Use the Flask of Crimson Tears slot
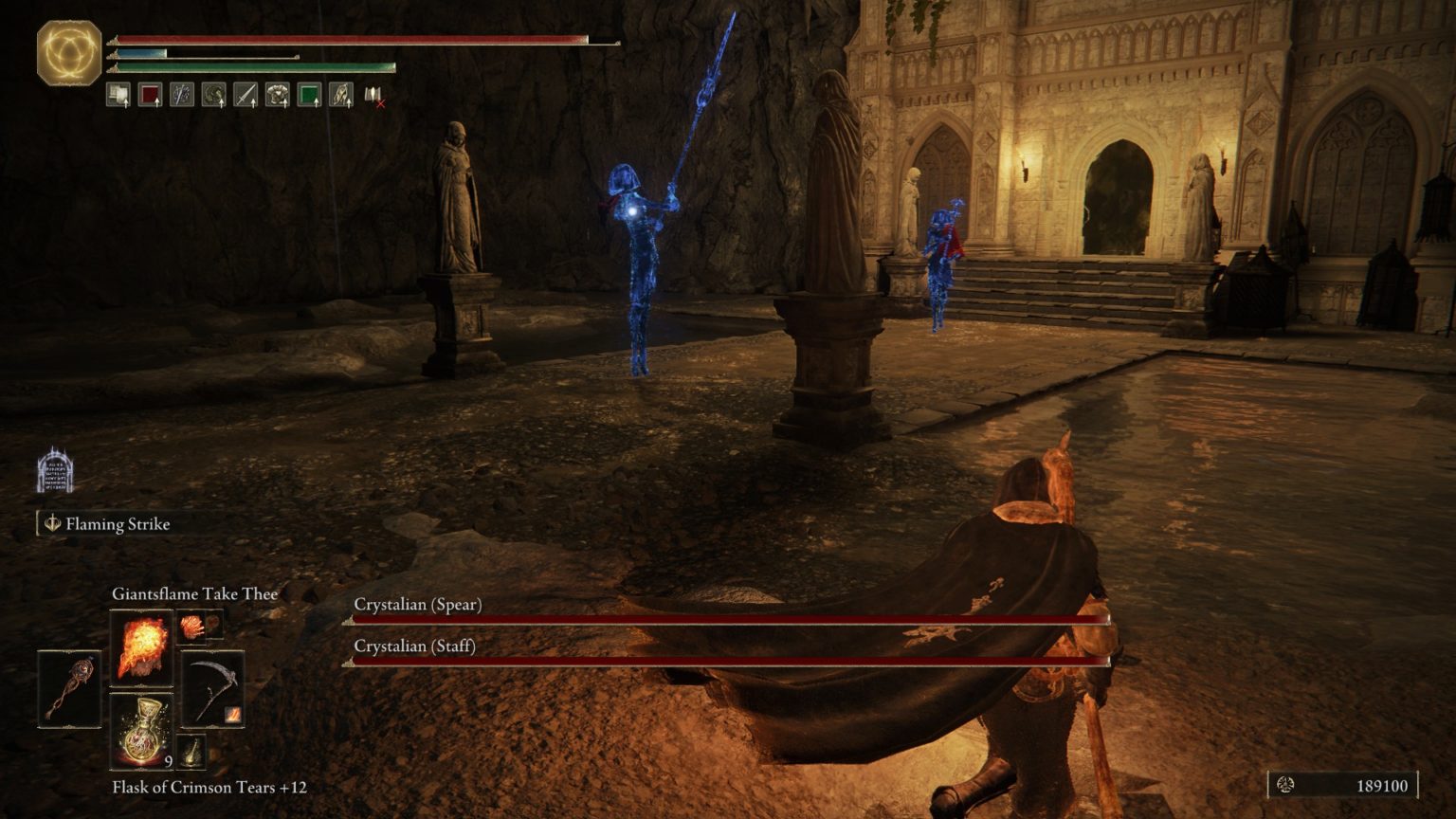Image resolution: width=1456 pixels, height=819 pixels. click(x=141, y=730)
